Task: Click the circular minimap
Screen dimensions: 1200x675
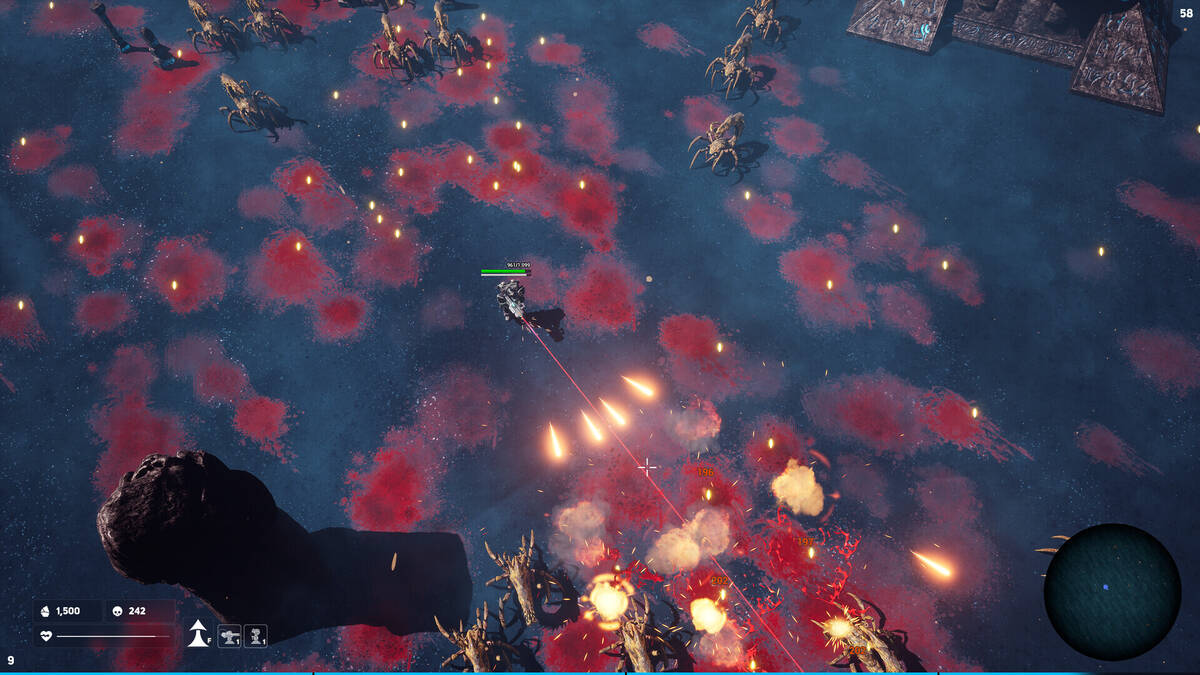Action: click(1112, 591)
